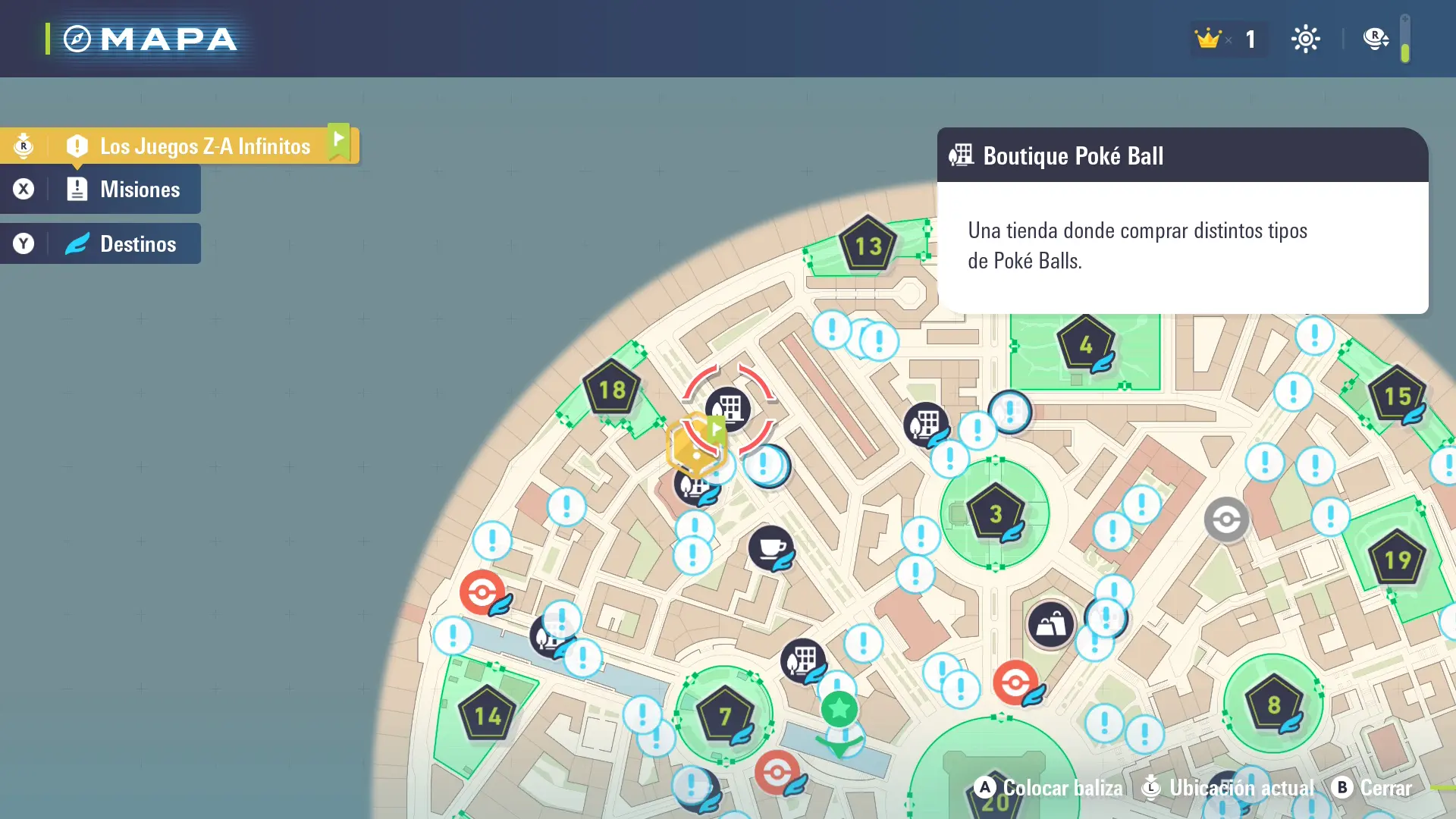
Task: Select wild zone 3 pentagon marker
Action: click(x=995, y=513)
